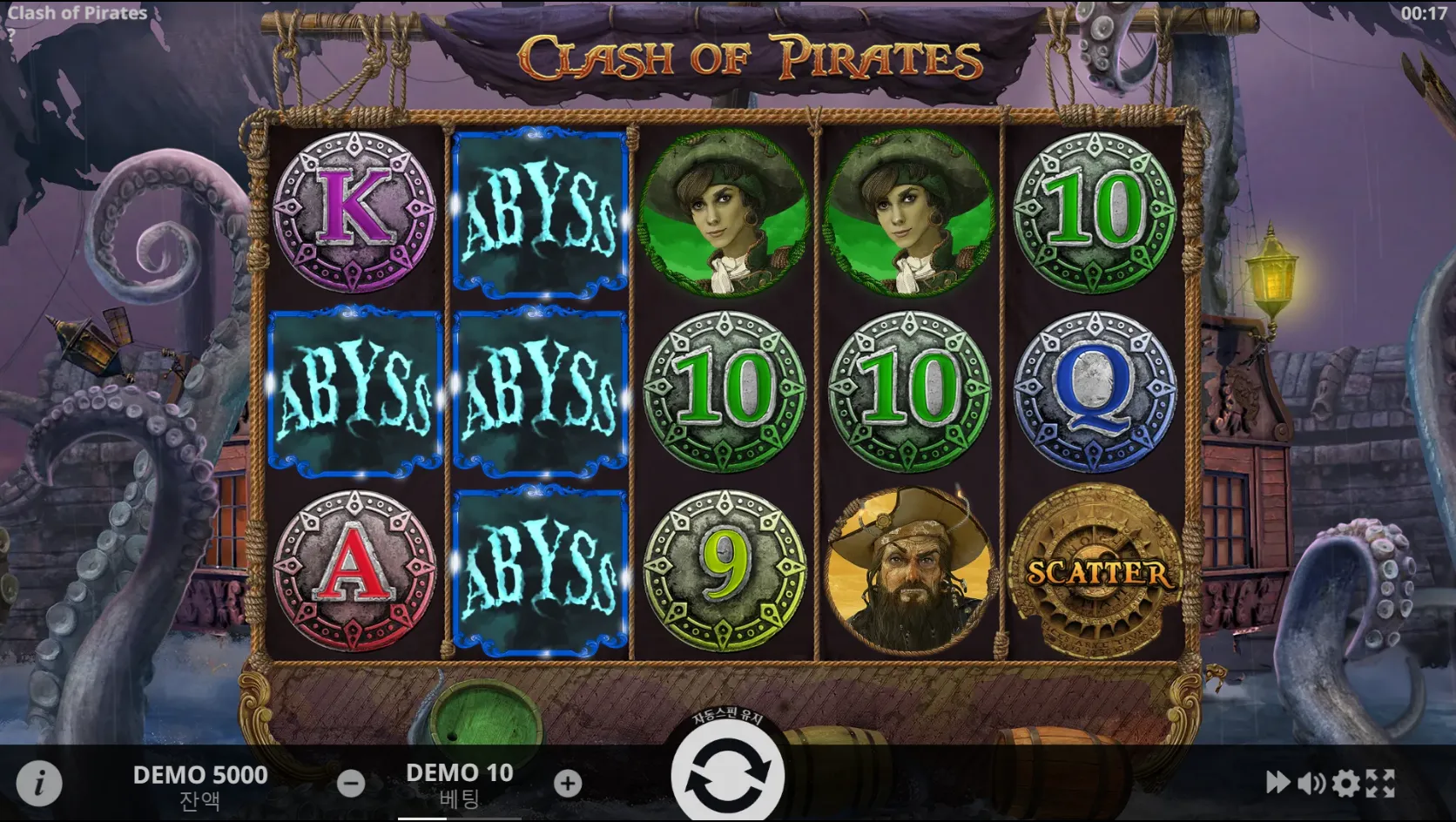Spin the reels with the circular spin button
This screenshot has width=1456, height=822.
pos(729,774)
